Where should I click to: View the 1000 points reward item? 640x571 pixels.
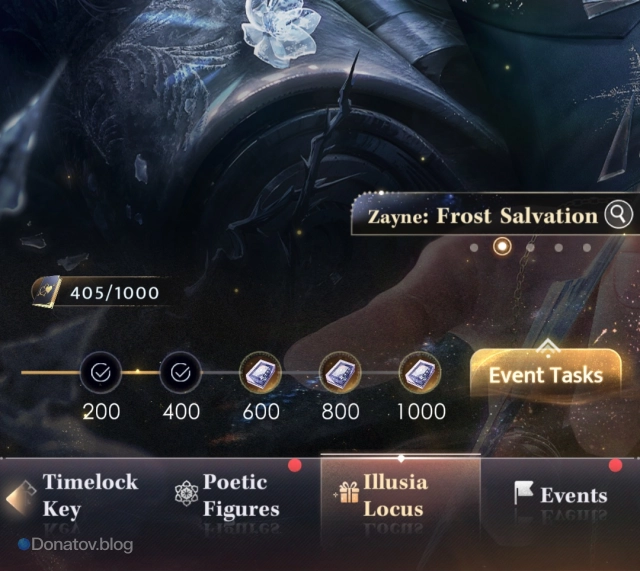pos(420,373)
